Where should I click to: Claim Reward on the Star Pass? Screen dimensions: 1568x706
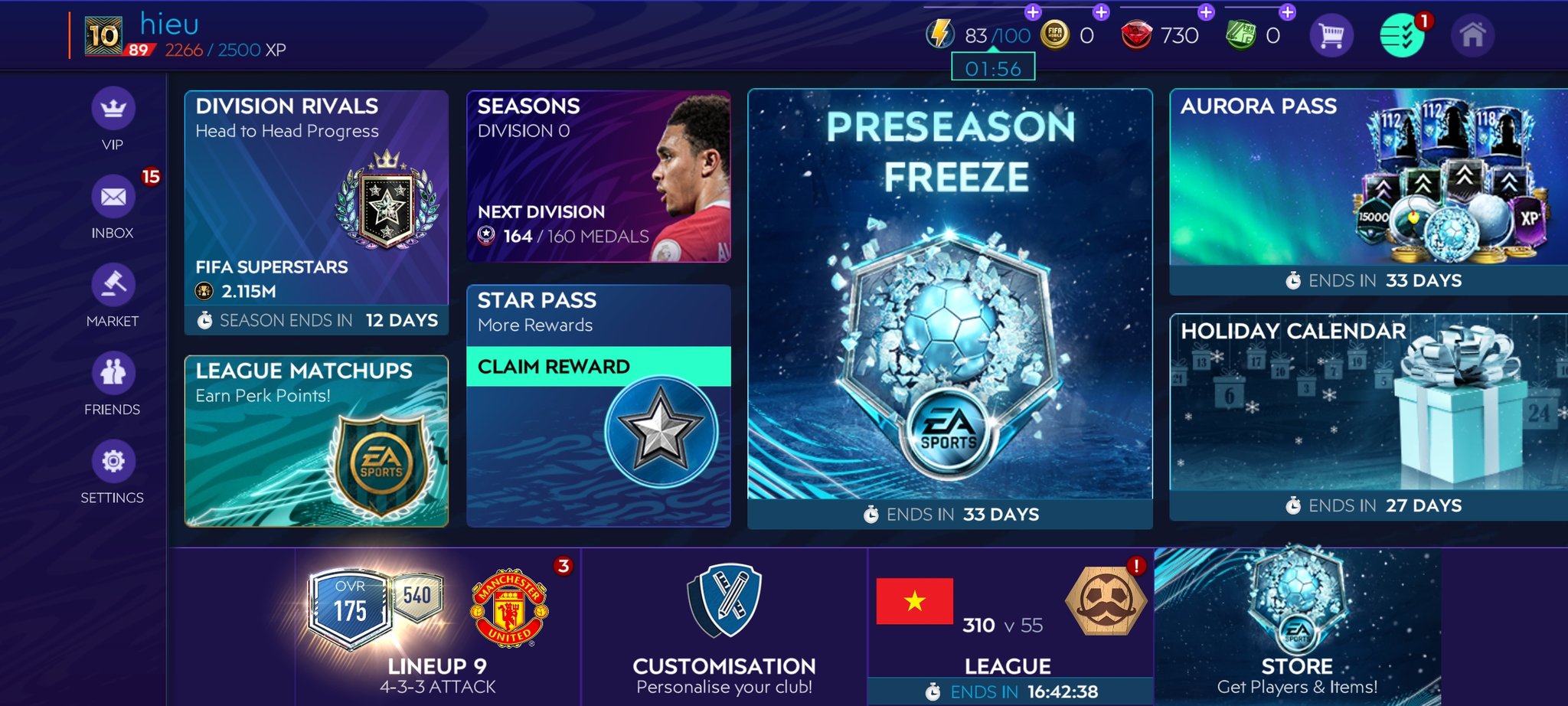[x=599, y=366]
